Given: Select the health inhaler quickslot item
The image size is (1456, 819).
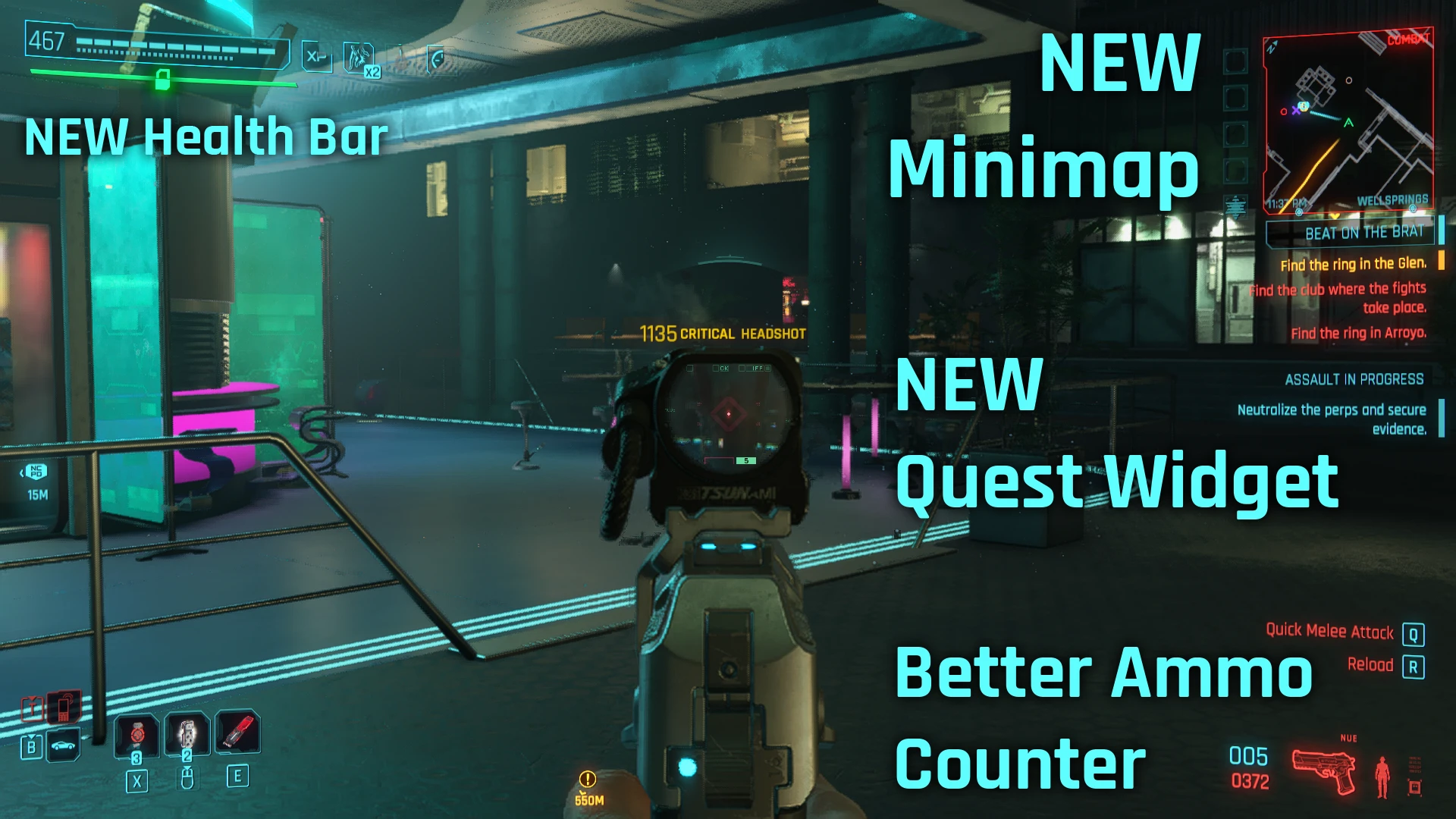Looking at the screenshot, I should point(187,735).
